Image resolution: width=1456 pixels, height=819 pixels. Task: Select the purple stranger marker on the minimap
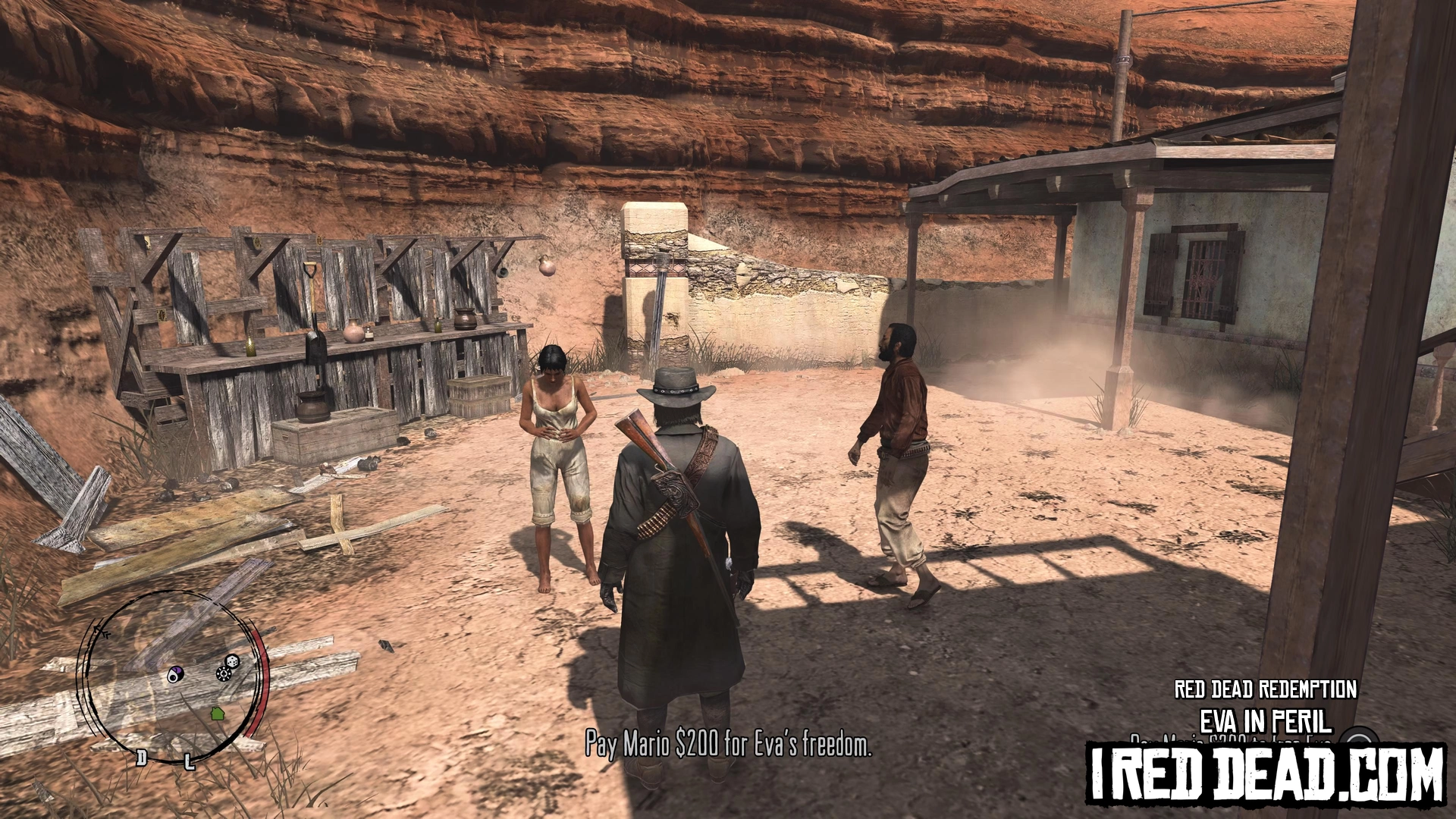click(175, 674)
